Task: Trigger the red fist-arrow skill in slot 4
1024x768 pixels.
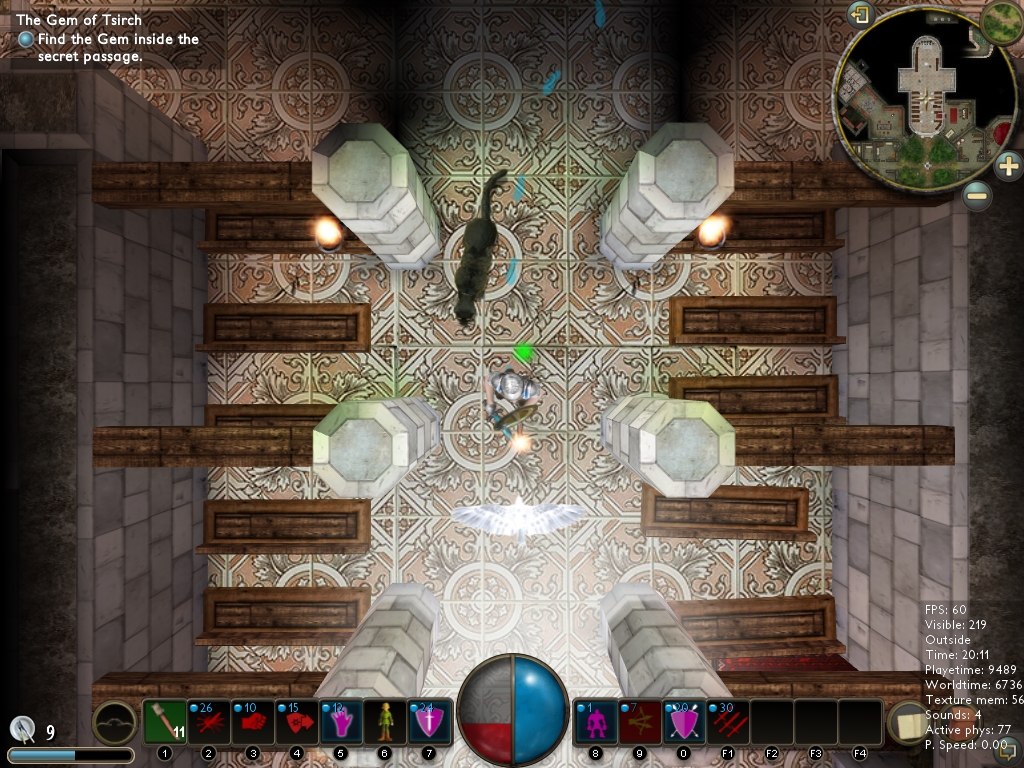Action: coord(297,721)
